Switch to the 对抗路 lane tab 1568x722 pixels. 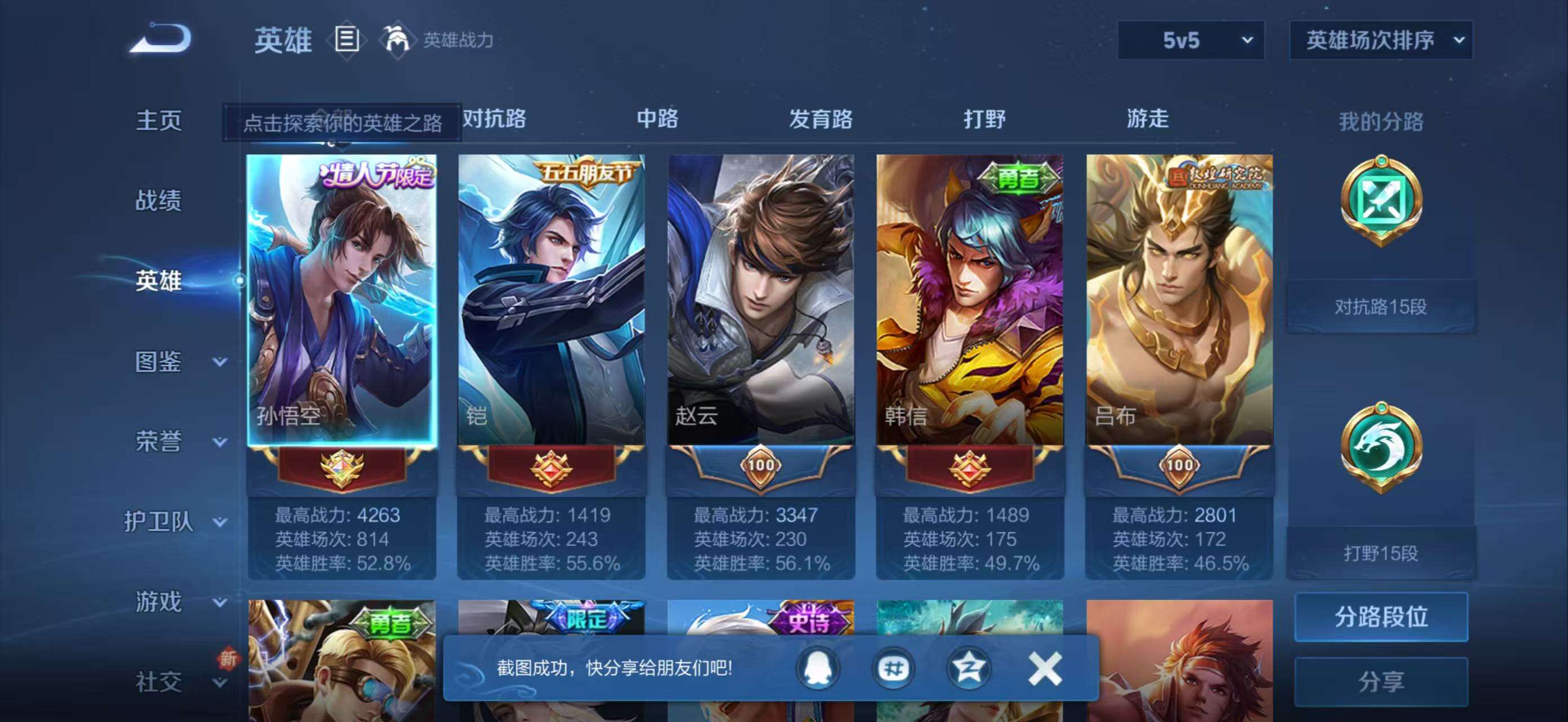point(494,118)
